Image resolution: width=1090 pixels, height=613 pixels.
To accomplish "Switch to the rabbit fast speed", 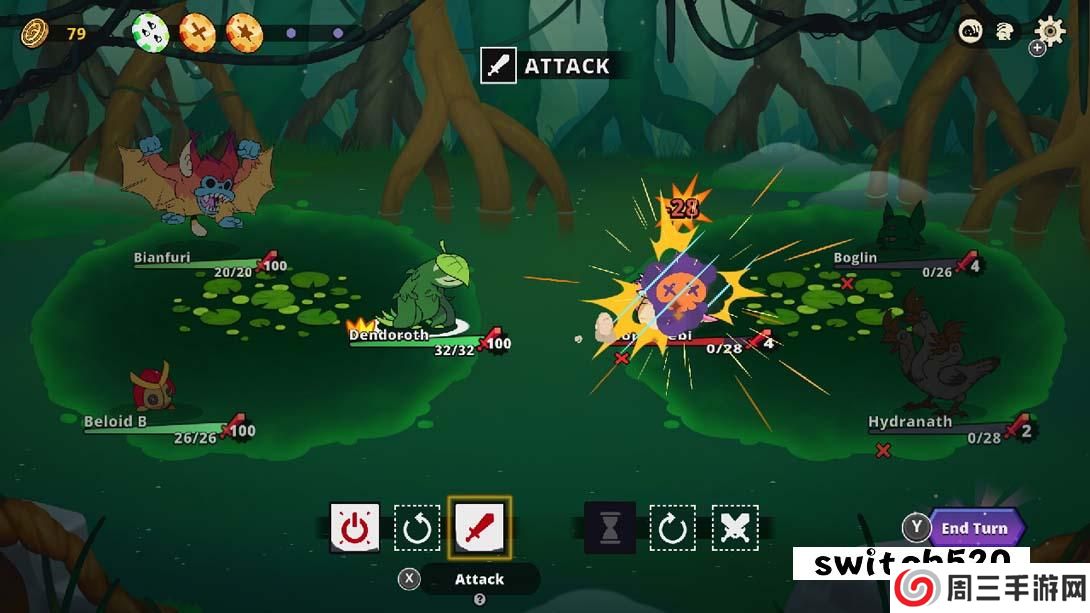I will click(x=1004, y=32).
